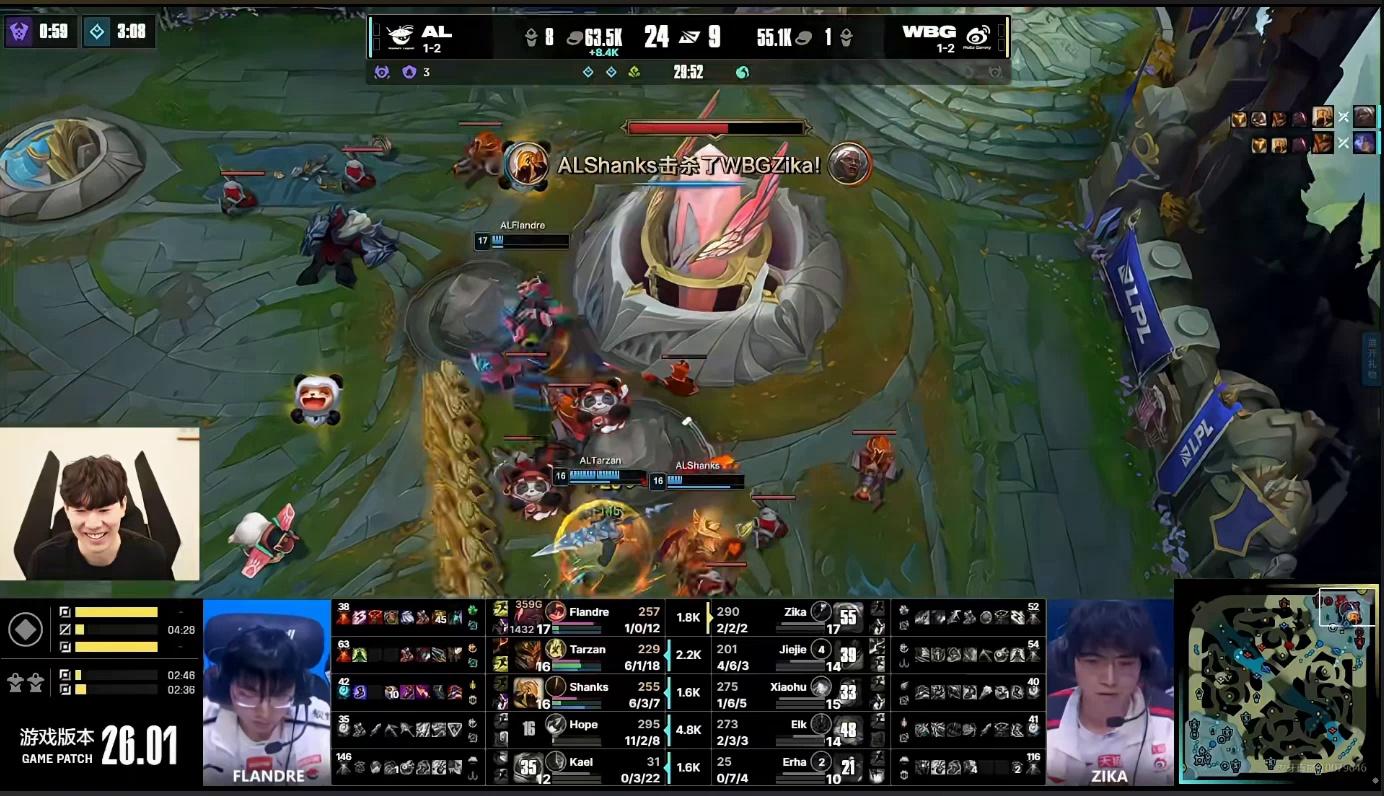Image resolution: width=1384 pixels, height=796 pixels.
Task: Select Tarzan's champion portrait
Action: (528, 654)
